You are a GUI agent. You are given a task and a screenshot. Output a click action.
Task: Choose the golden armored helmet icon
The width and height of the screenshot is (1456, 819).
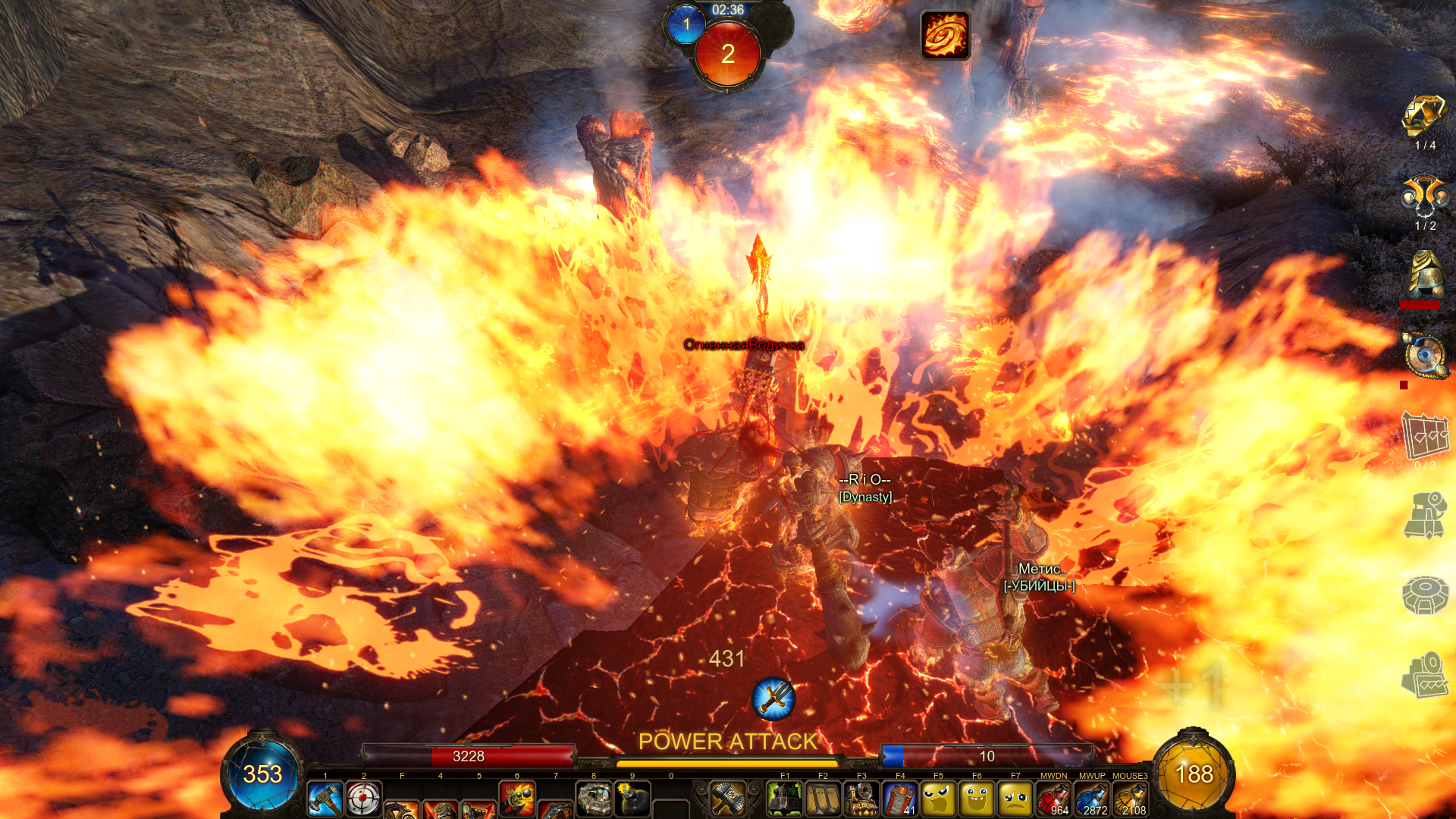pos(1424,273)
